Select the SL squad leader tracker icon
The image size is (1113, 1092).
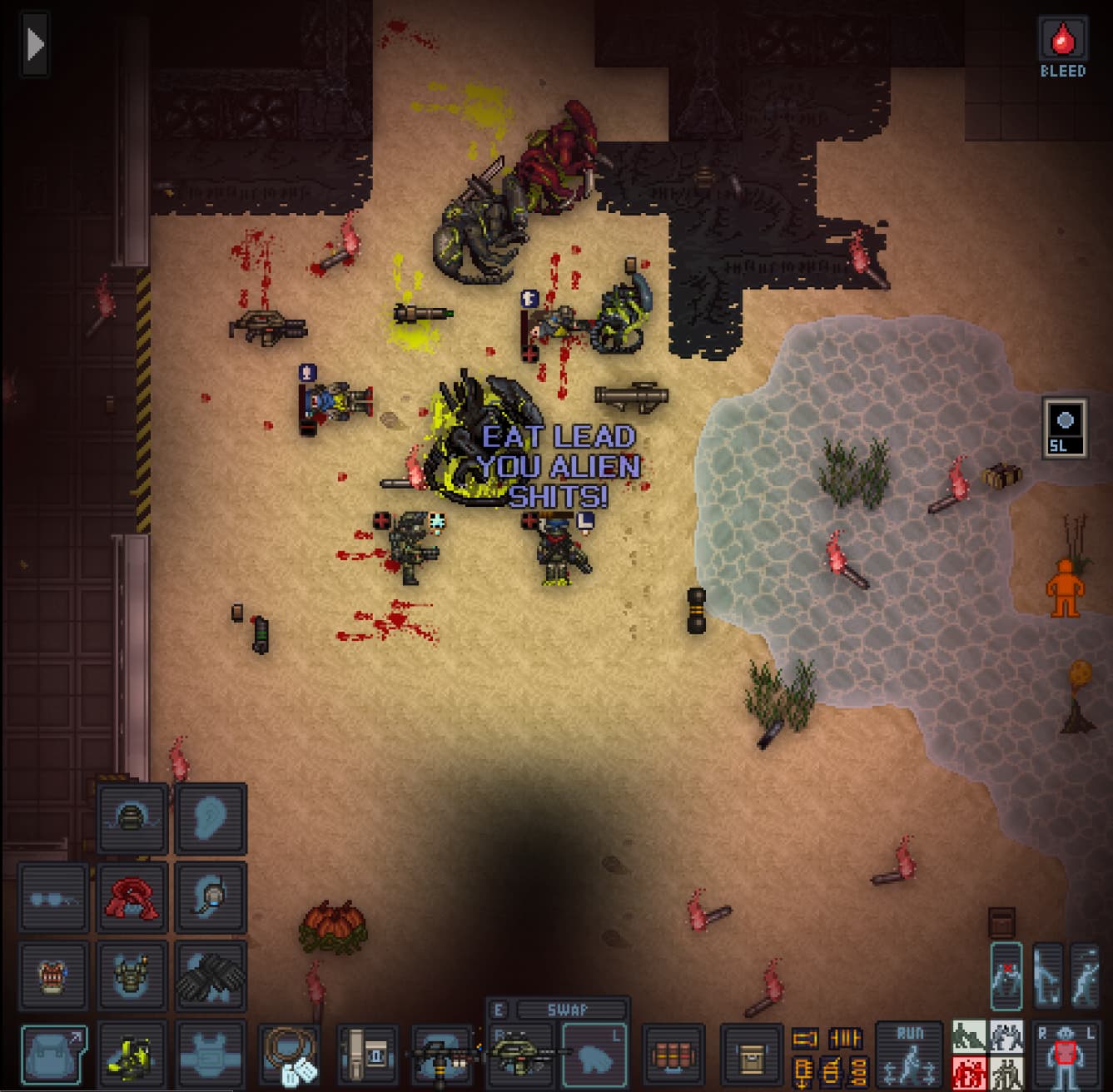[x=1065, y=426]
